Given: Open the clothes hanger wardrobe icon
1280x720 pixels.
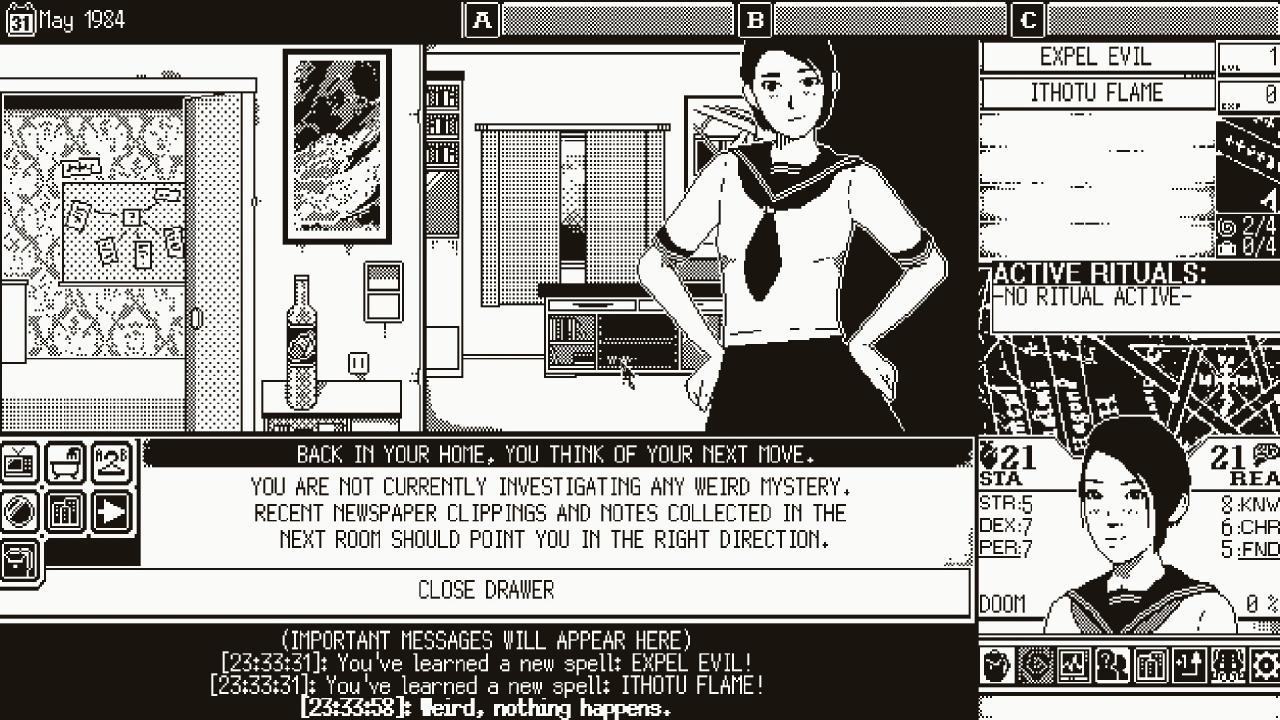Looking at the screenshot, I should point(112,464).
